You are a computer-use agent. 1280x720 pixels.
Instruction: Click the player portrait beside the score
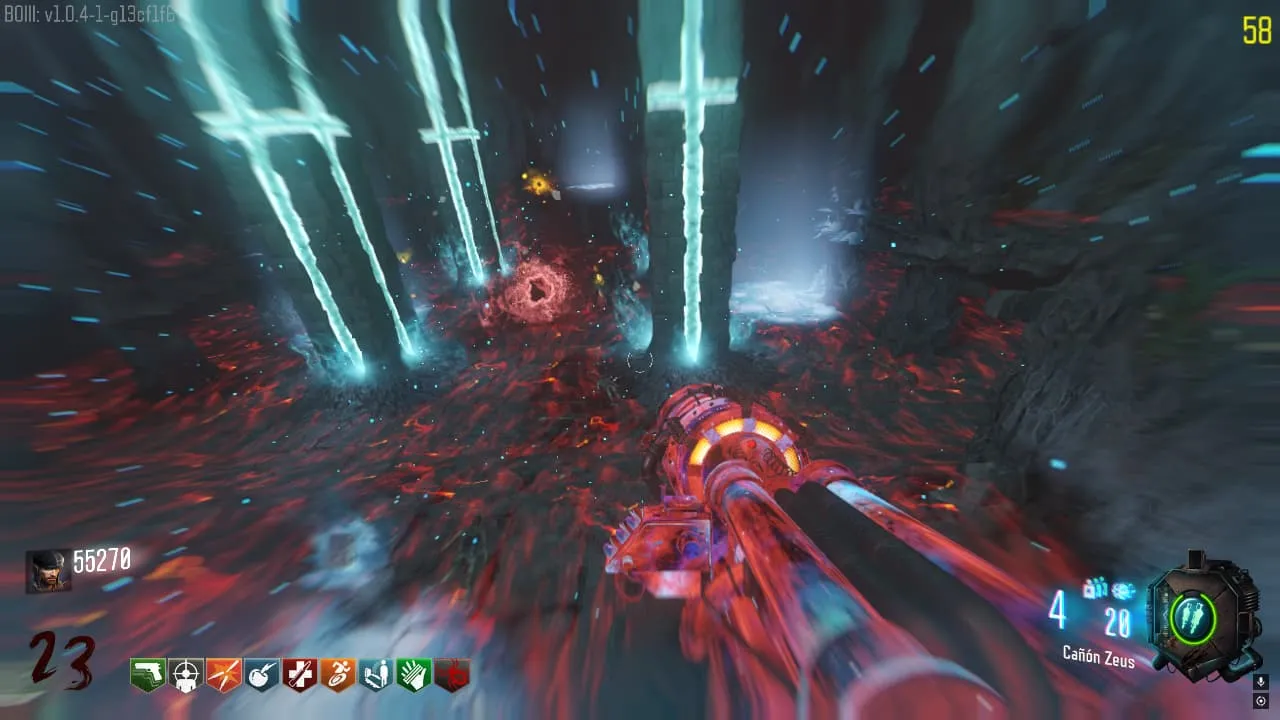tap(48, 571)
